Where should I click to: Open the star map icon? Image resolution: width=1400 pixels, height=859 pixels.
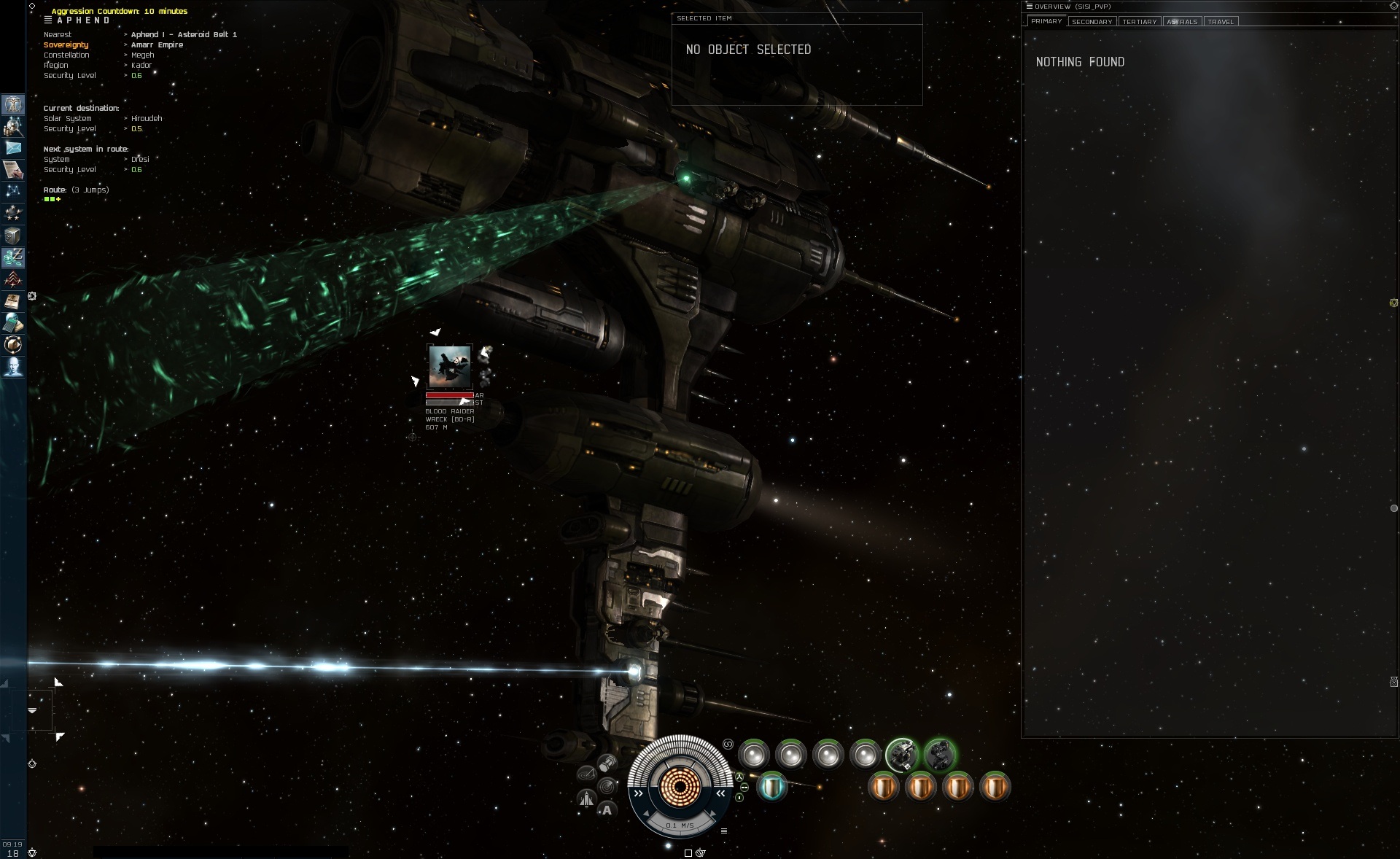click(13, 192)
